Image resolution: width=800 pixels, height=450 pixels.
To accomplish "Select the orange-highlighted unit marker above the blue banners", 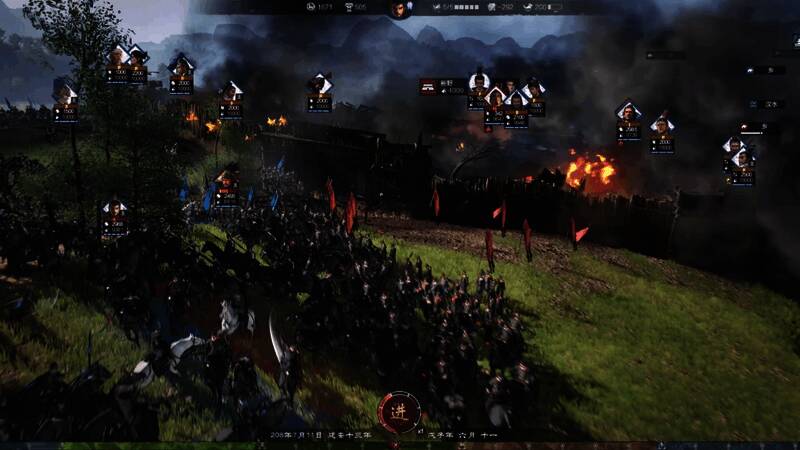I will (227, 187).
